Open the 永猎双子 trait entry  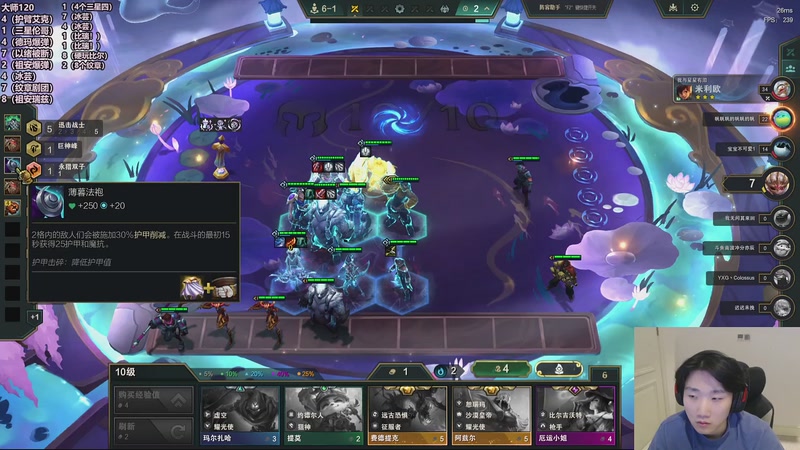pos(60,169)
